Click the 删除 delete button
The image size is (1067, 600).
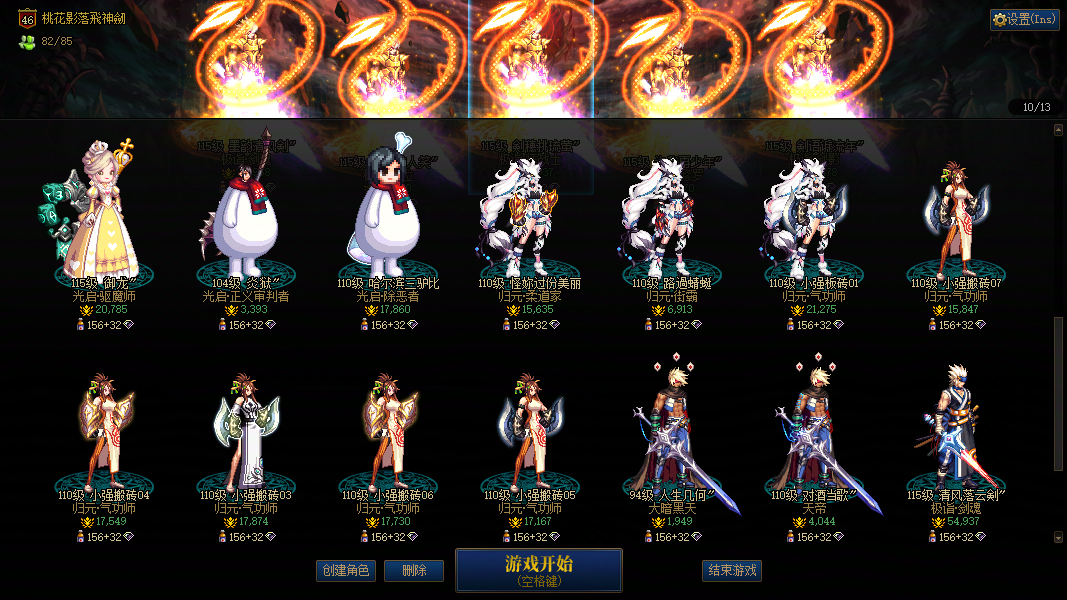(x=414, y=571)
